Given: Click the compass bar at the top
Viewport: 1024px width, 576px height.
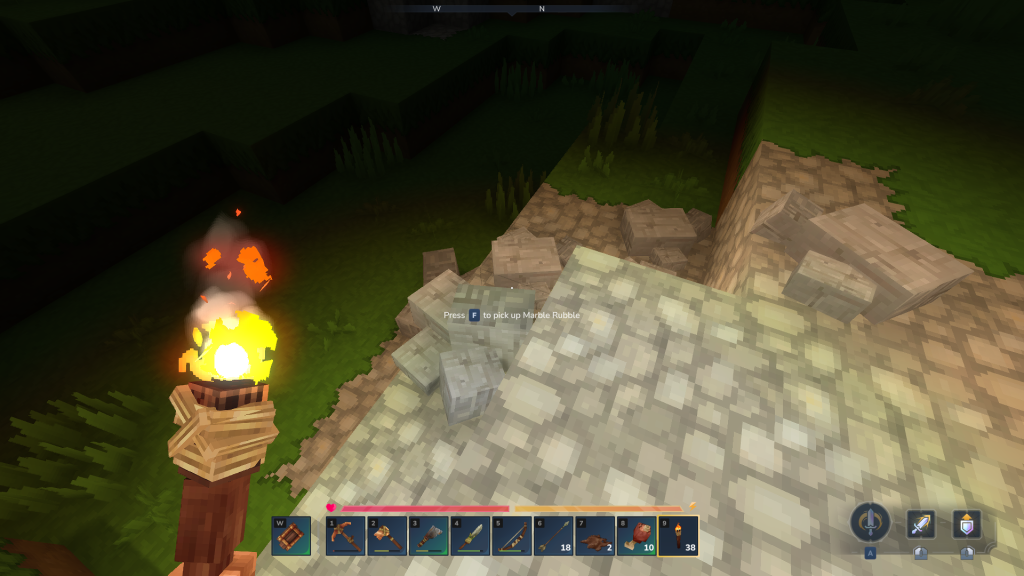Looking at the screenshot, I should [512, 8].
